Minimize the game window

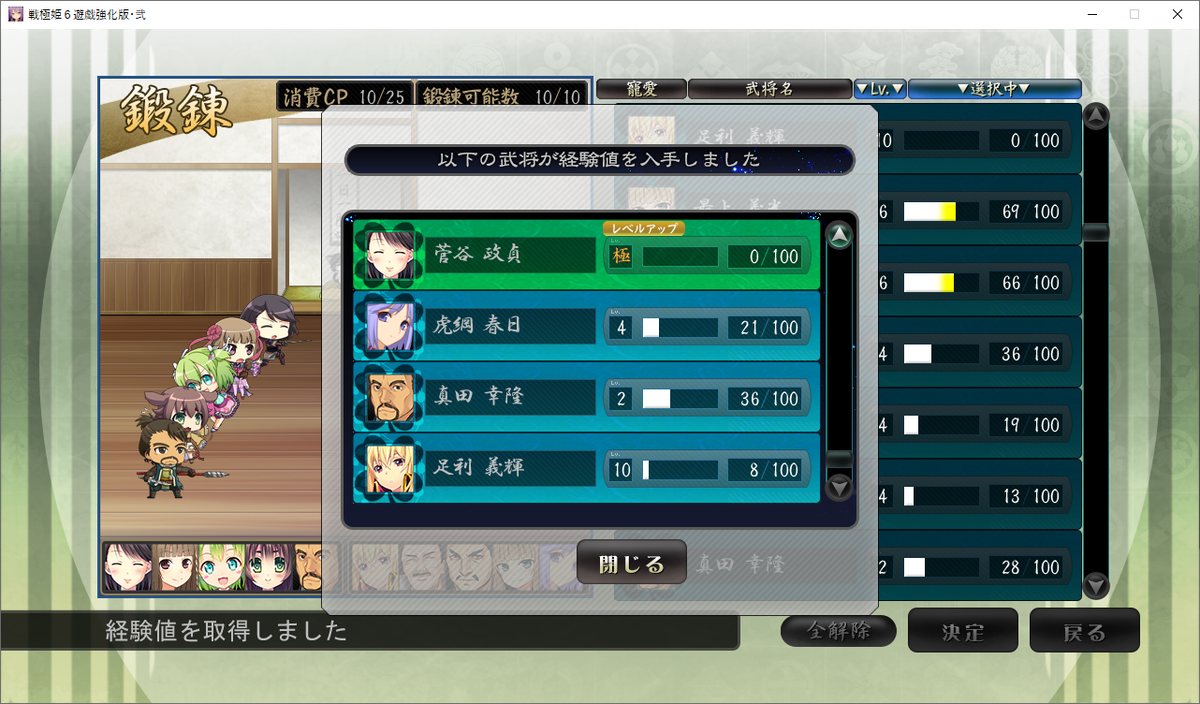[x=1088, y=14]
